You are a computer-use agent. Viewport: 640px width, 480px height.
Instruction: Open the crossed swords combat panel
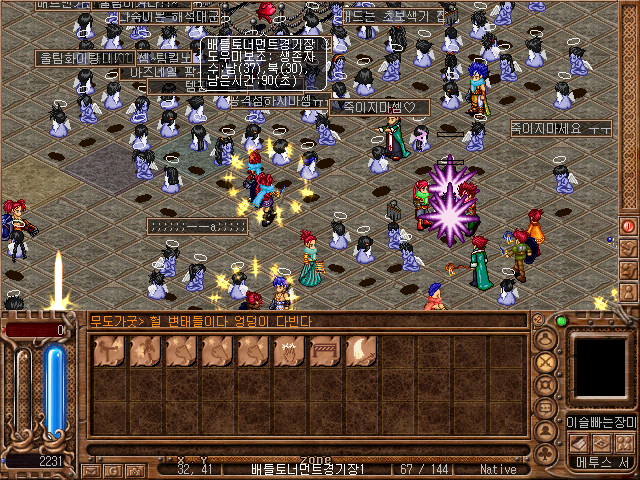545,361
